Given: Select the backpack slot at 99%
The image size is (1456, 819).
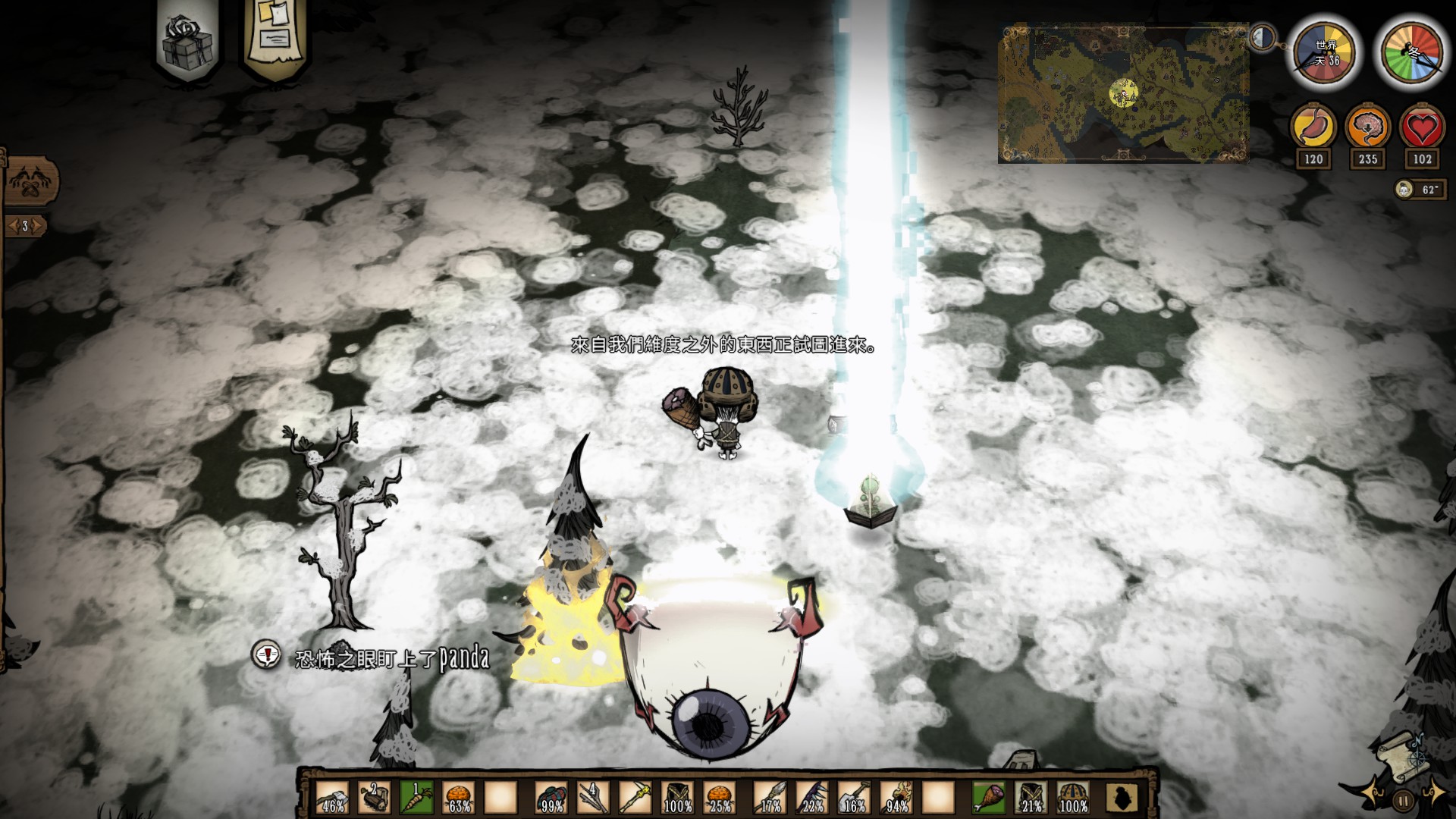Looking at the screenshot, I should (551, 798).
